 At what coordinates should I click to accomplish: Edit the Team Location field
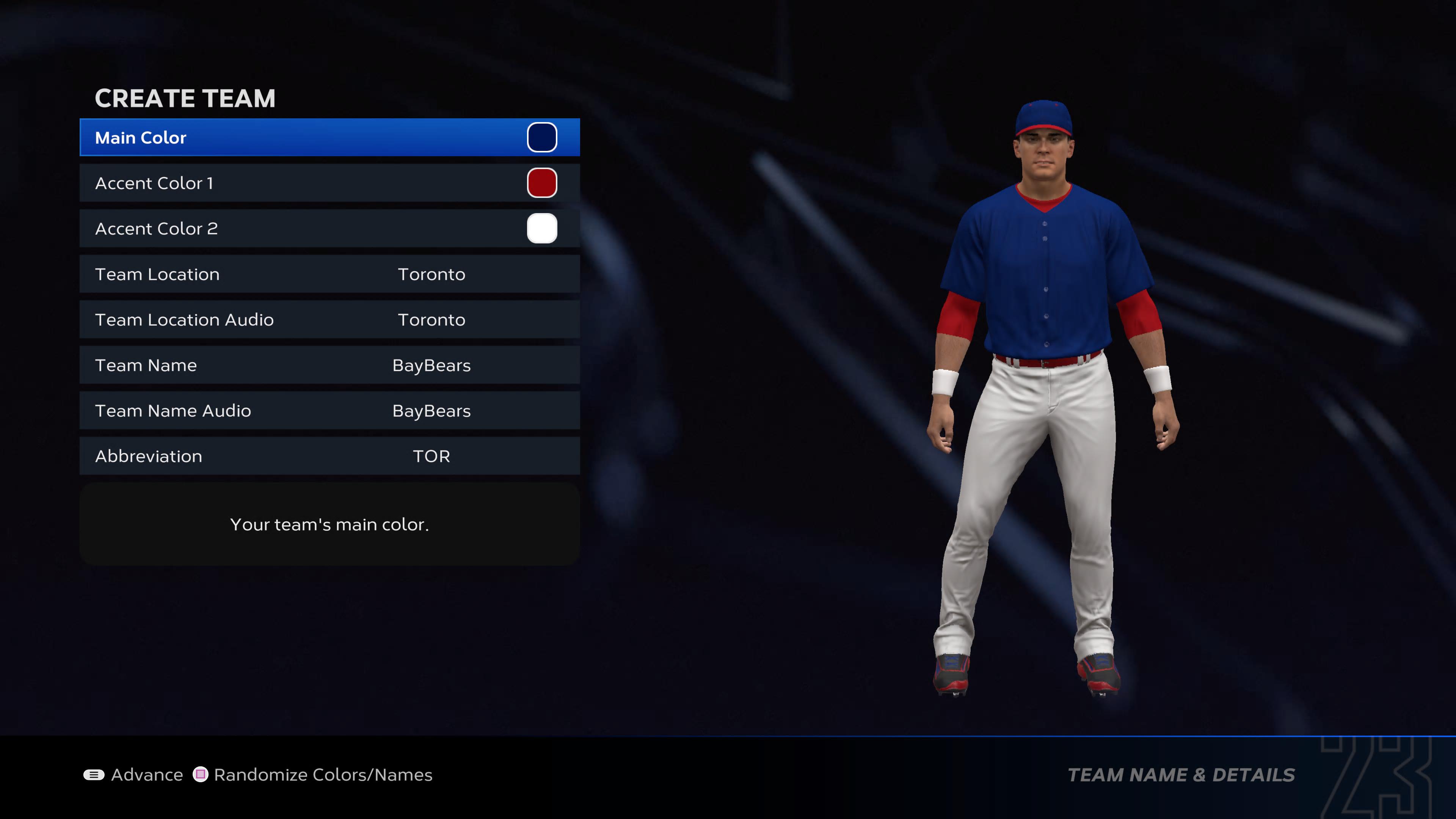tap(329, 274)
